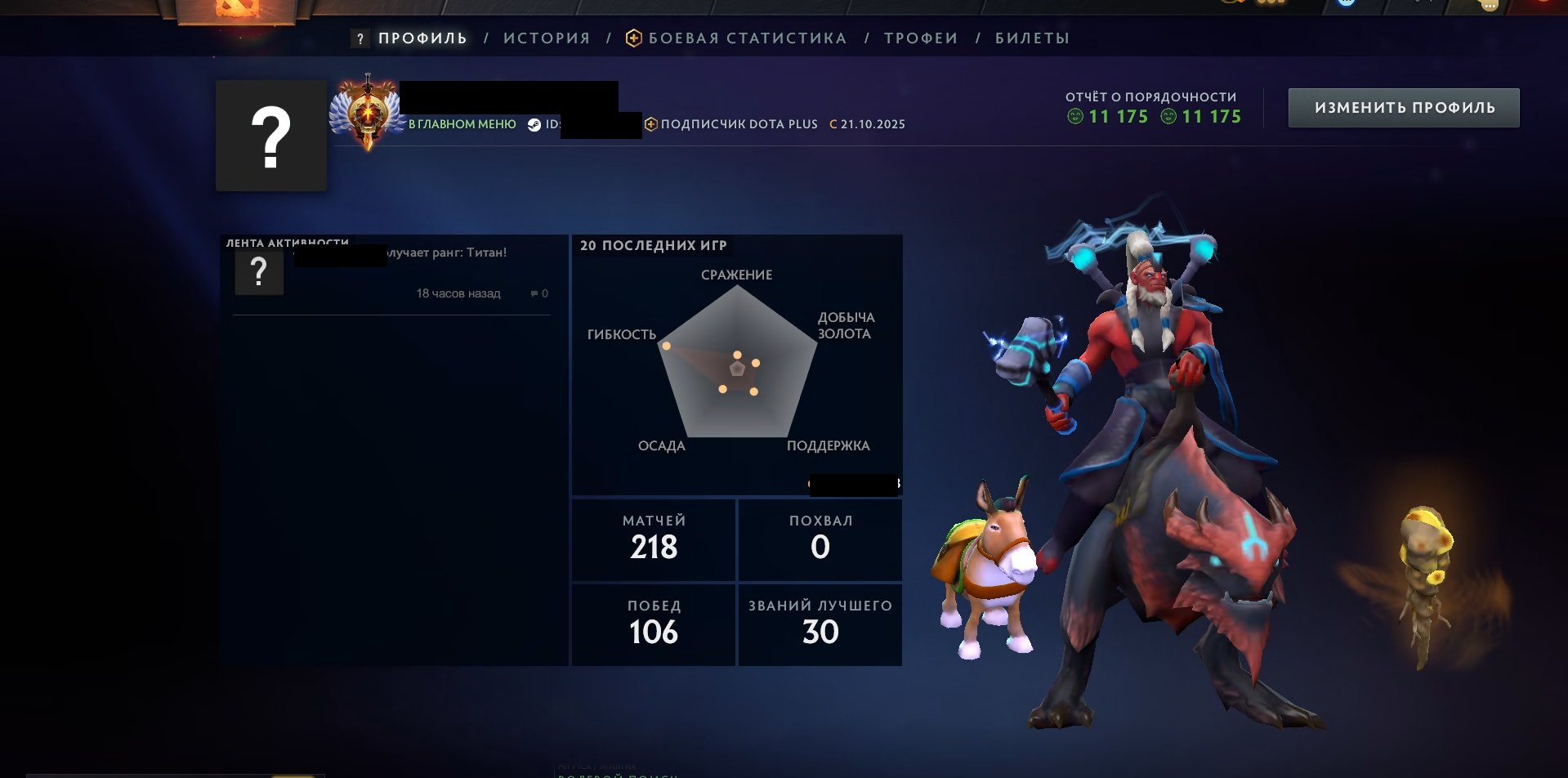Open the Боевая статистика tab
This screenshot has width=1568, height=778.
747,38
